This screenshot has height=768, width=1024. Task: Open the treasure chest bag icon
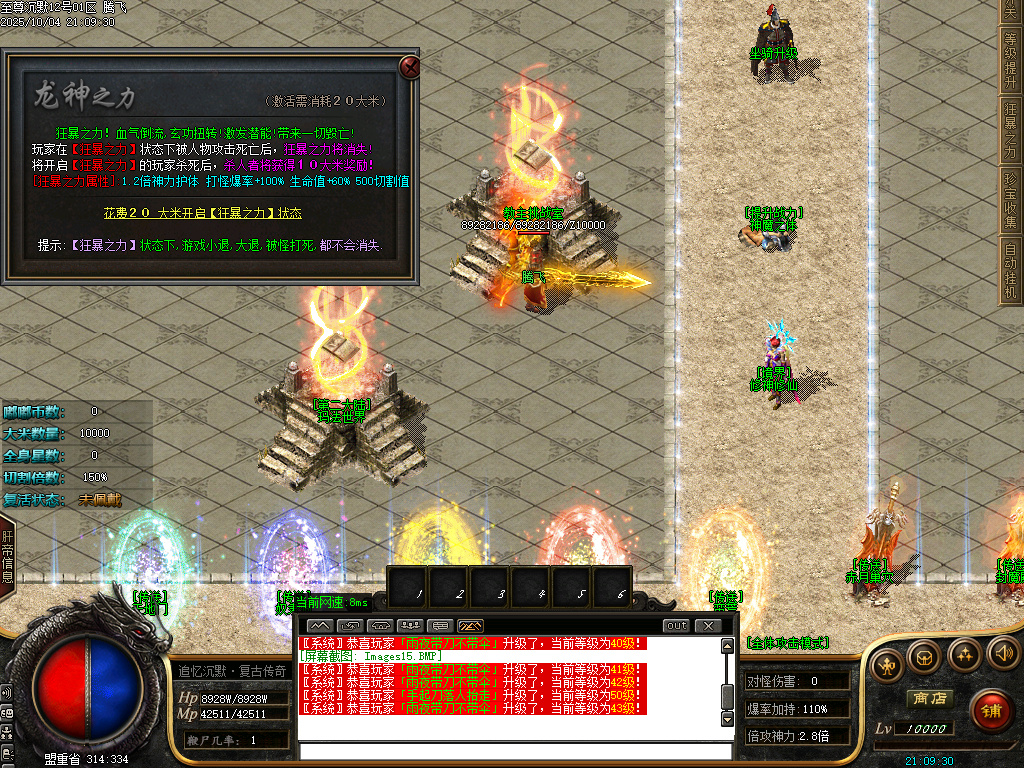point(925,657)
